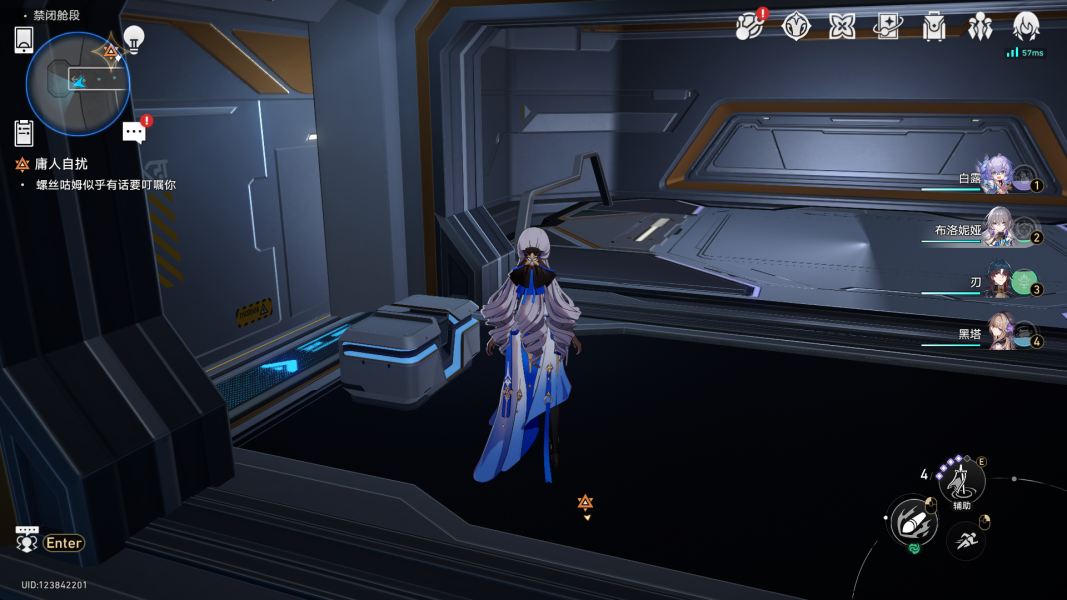Open the circular minimap
1067x600 pixels.
tap(78, 84)
